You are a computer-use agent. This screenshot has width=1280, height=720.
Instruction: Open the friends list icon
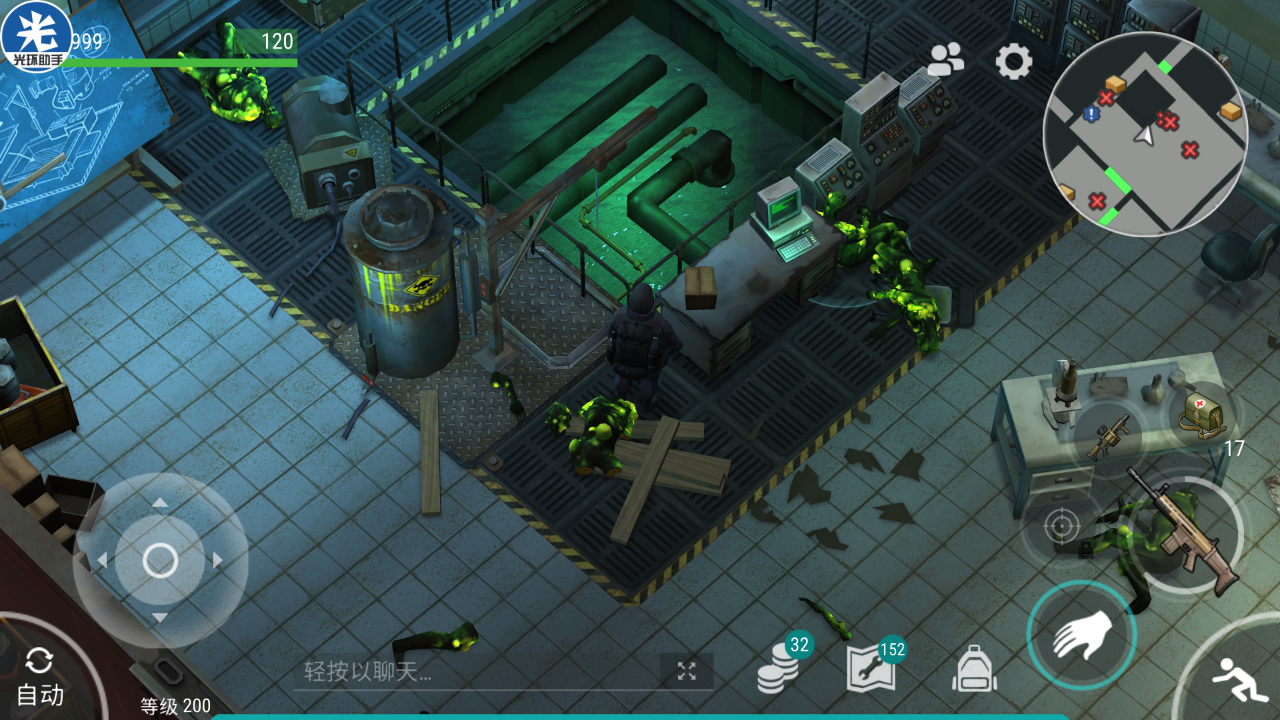[x=945, y=61]
